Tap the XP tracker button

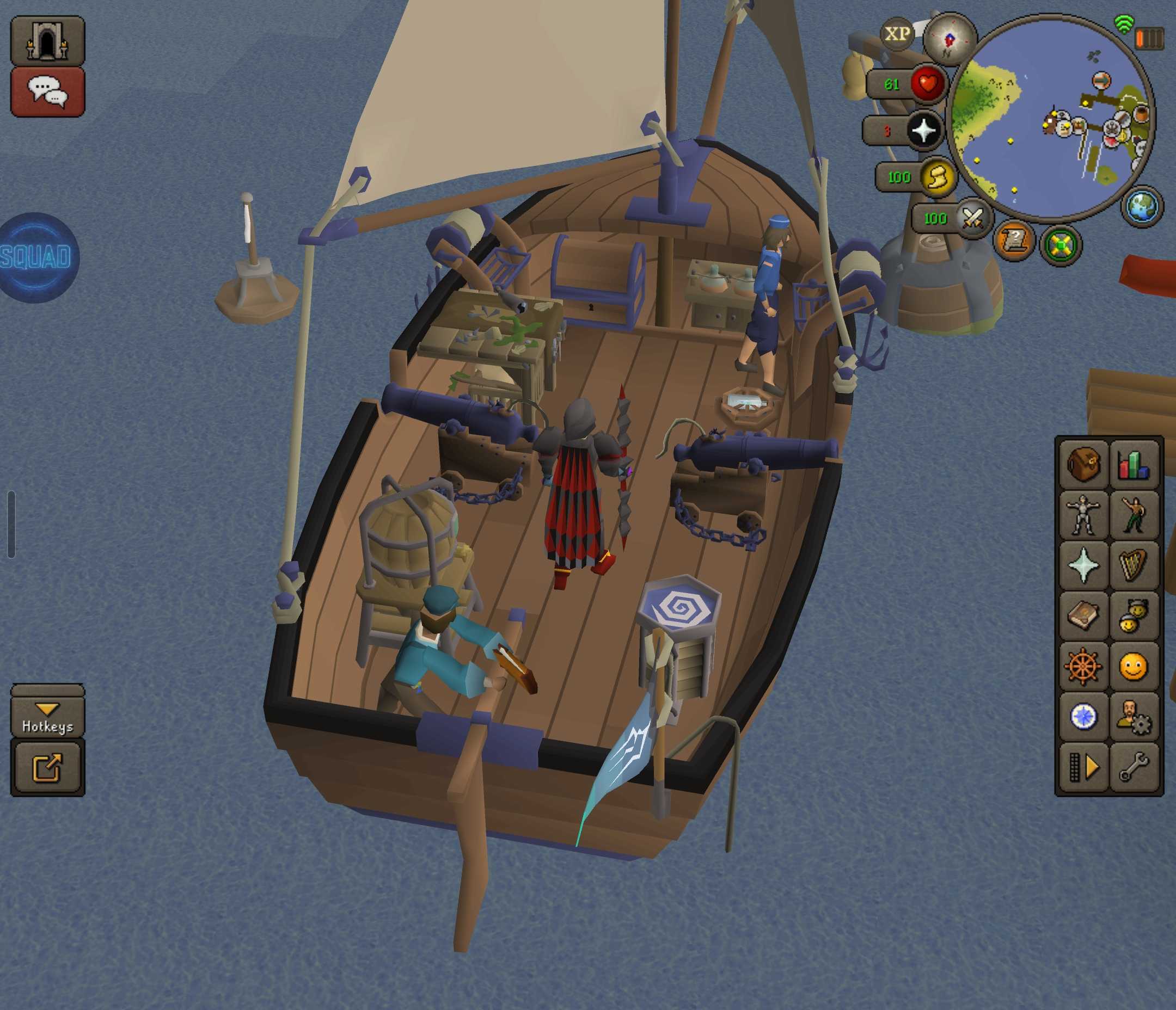click(x=898, y=35)
